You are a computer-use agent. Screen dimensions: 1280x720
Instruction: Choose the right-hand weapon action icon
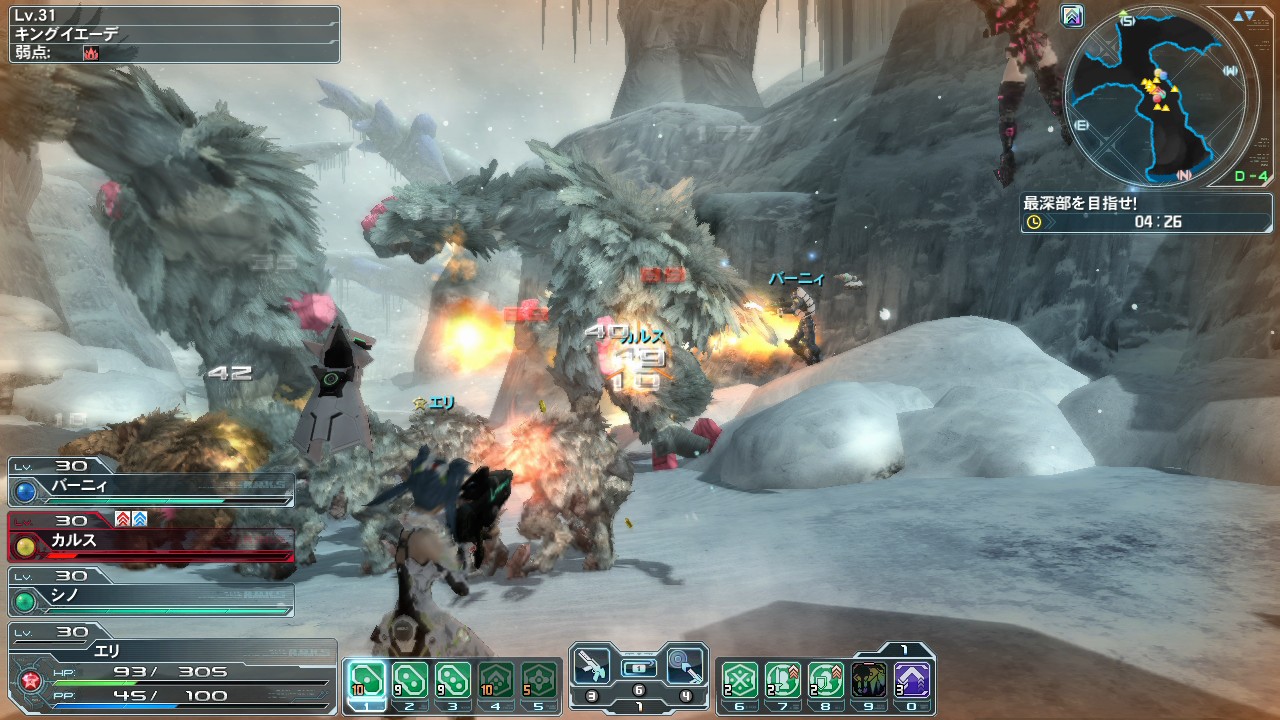pos(685,666)
